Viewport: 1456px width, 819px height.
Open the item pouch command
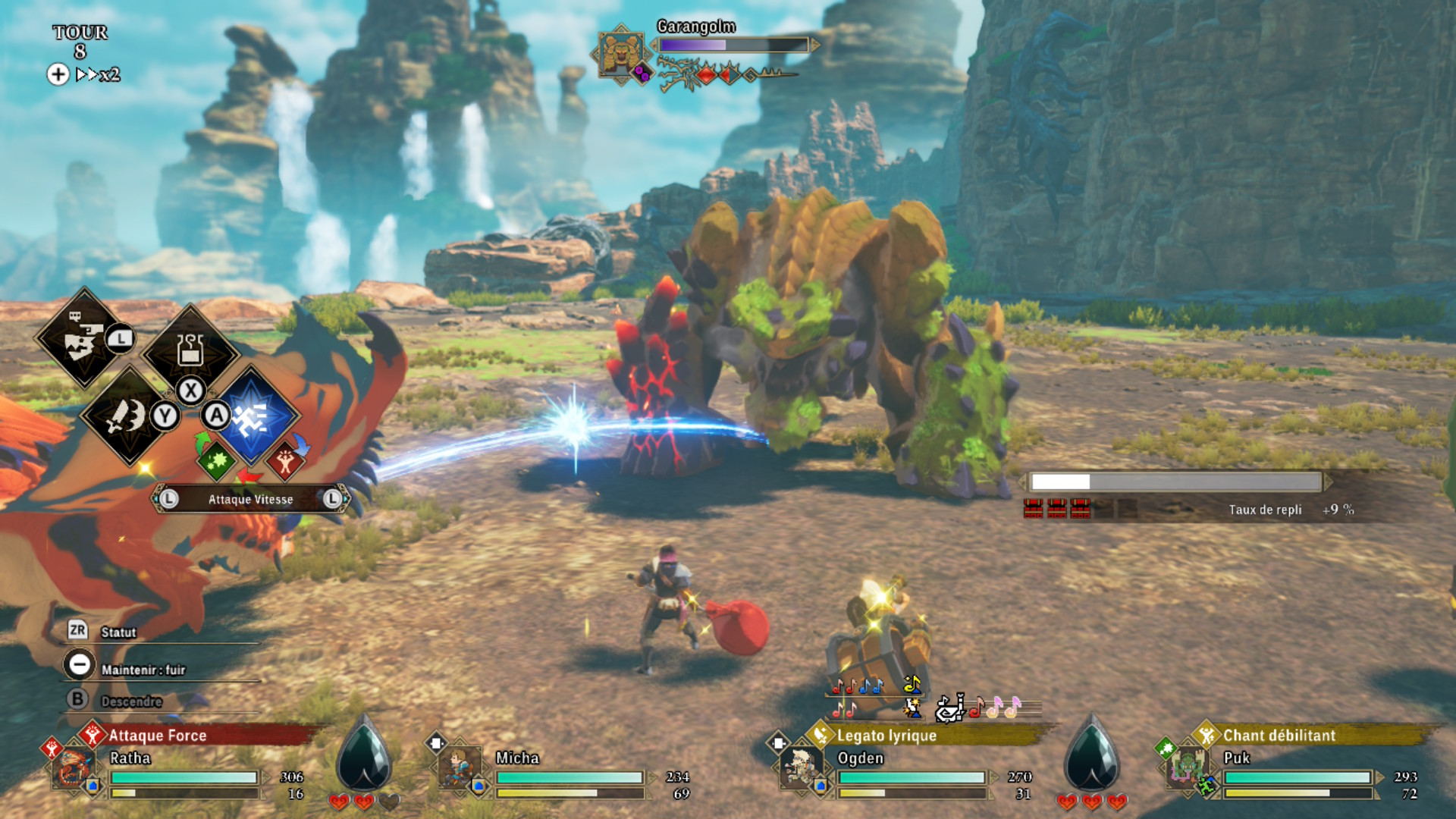click(x=190, y=350)
